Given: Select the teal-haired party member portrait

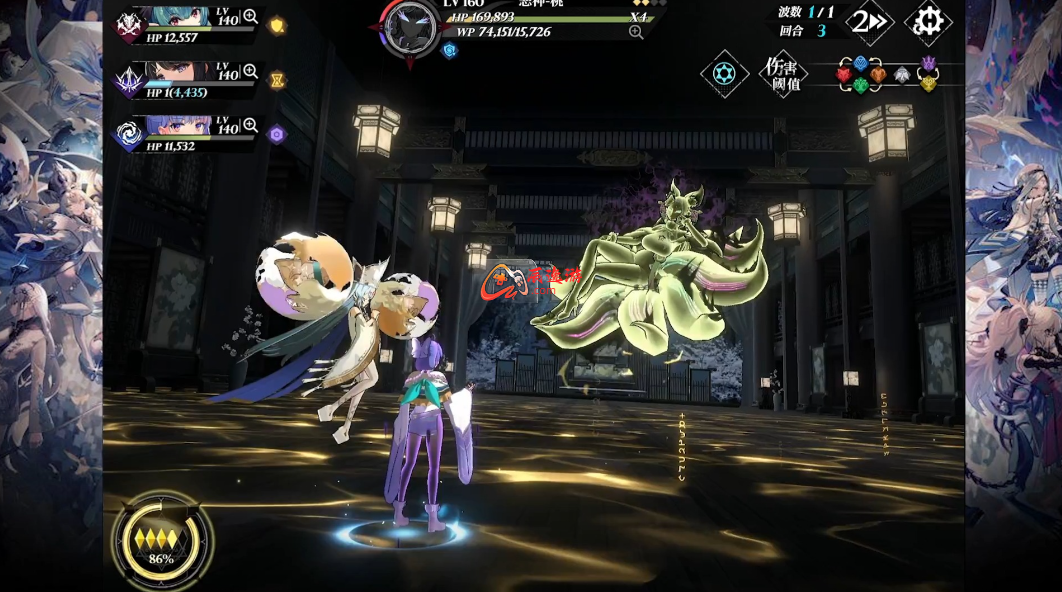Looking at the screenshot, I should point(180,17).
